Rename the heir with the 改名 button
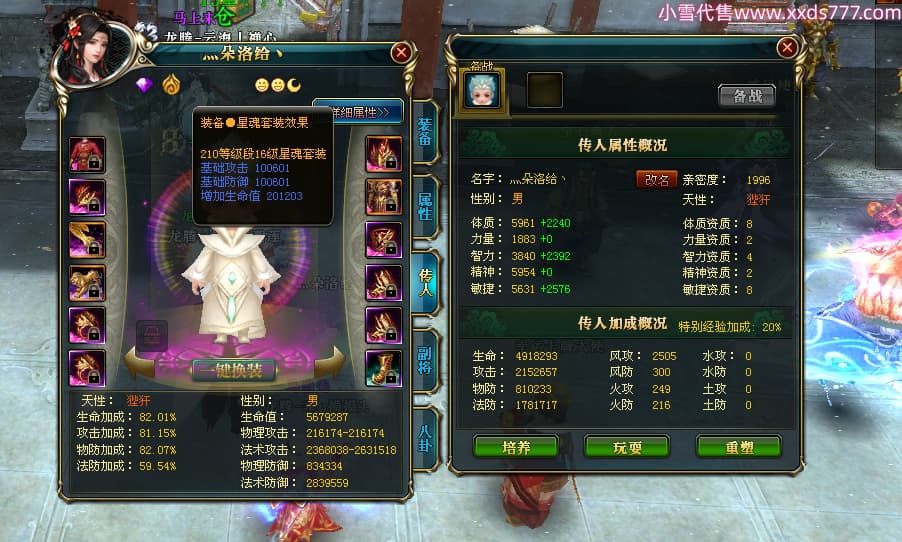Viewport: 902px width, 542px height. [656, 179]
